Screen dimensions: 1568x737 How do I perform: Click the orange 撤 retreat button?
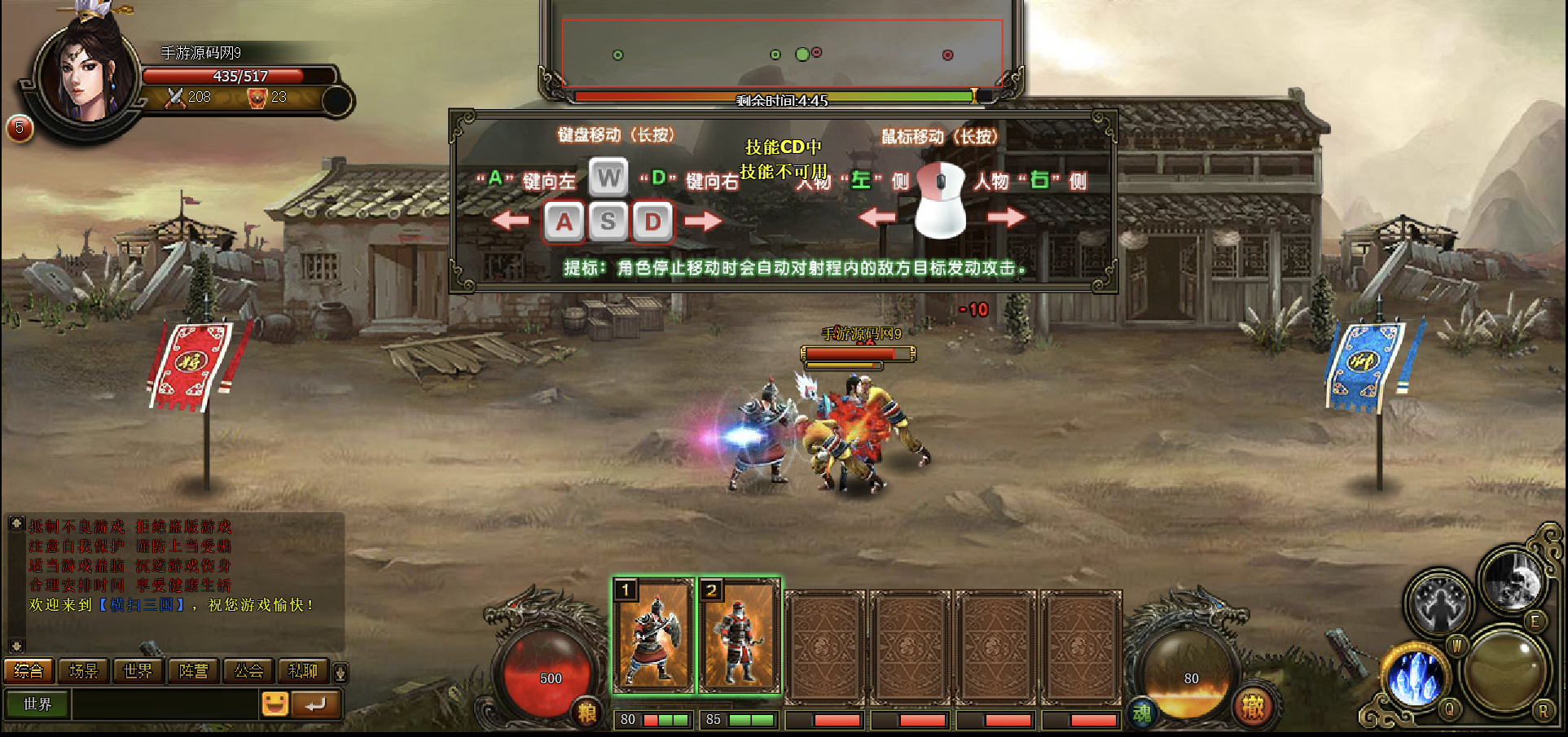coord(1253,707)
